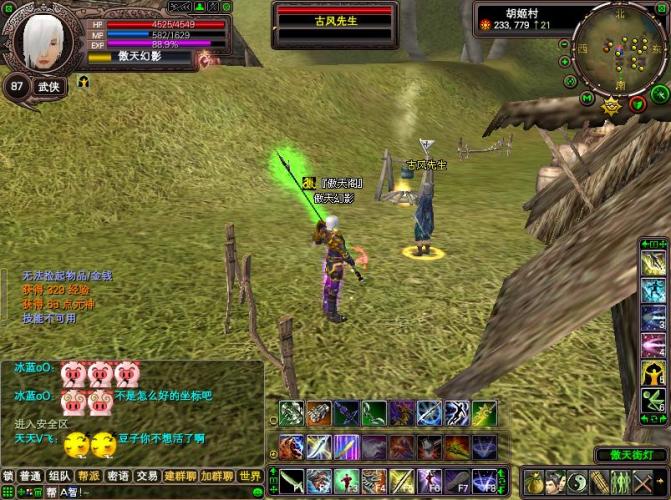Click the sun face icon under the minimap

click(x=611, y=105)
